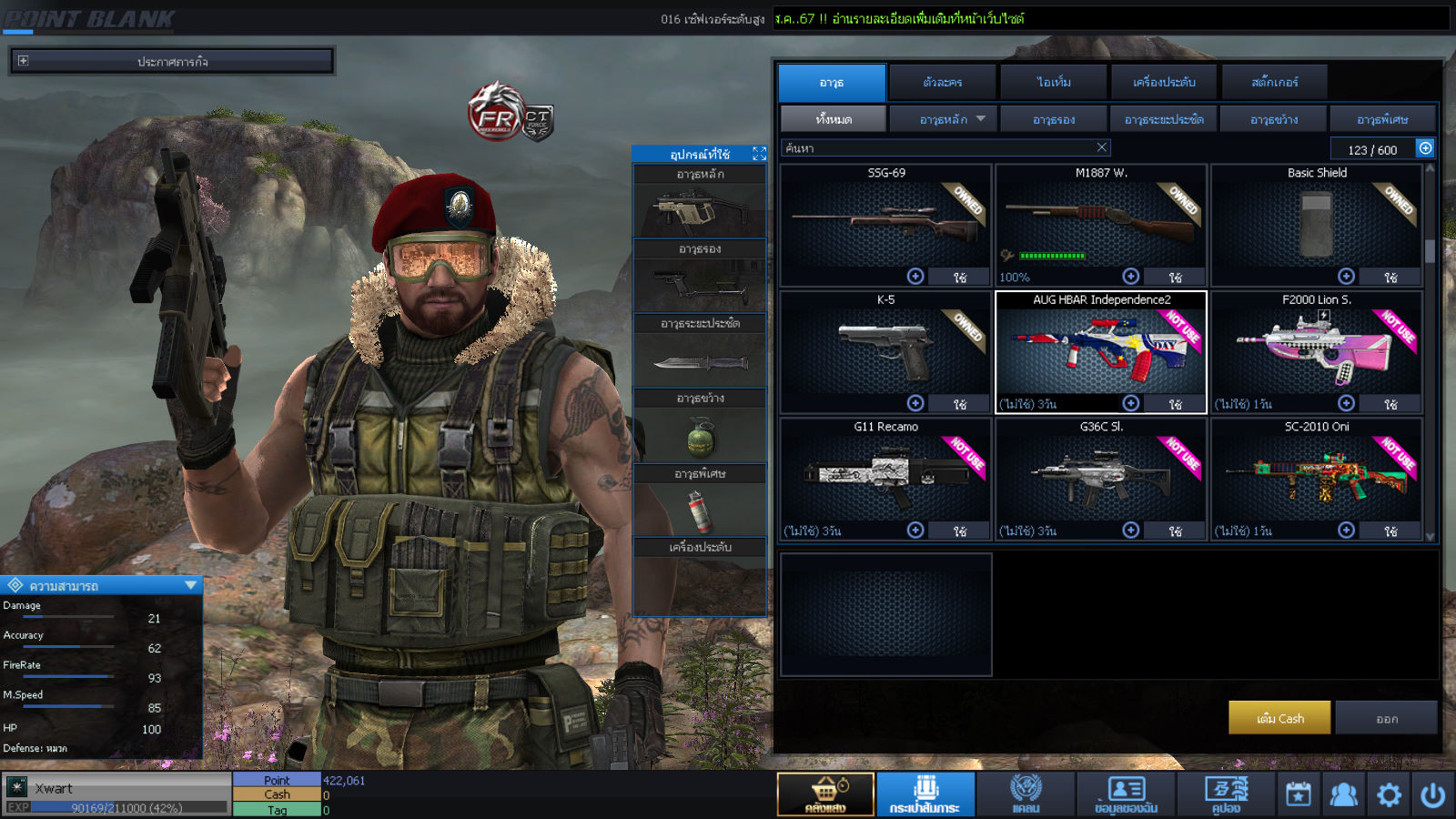Screen dimensions: 1456x819
Task: Open the ไอเท็ม (item) tab
Action: (x=1054, y=82)
